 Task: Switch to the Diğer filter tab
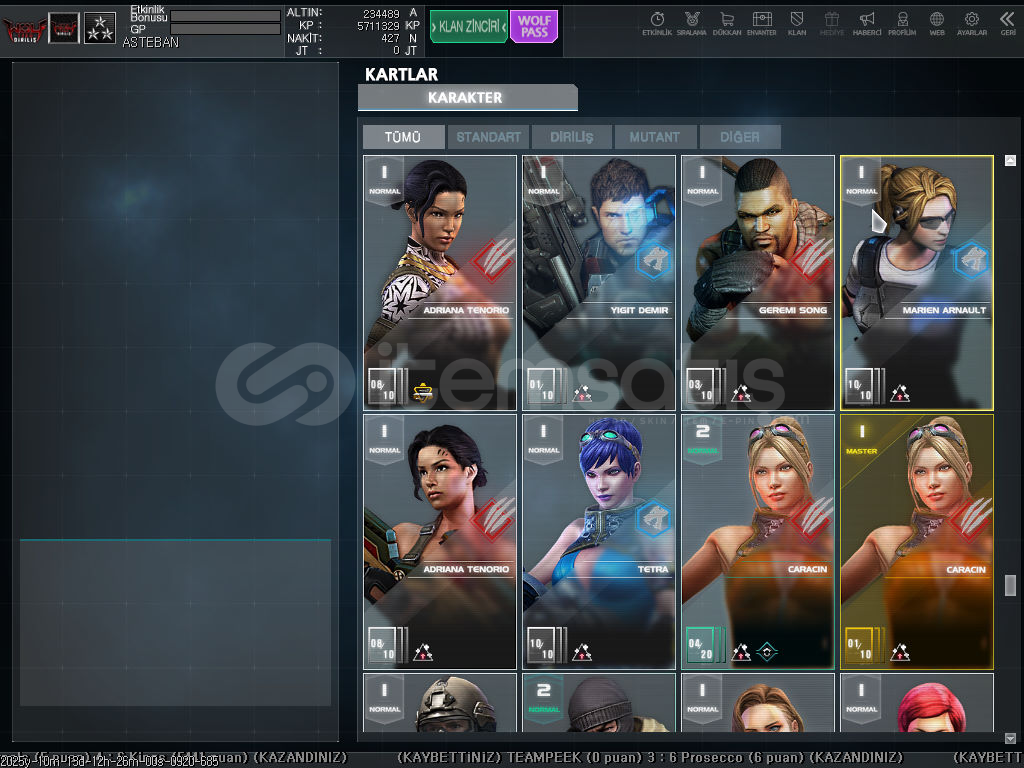[x=739, y=137]
